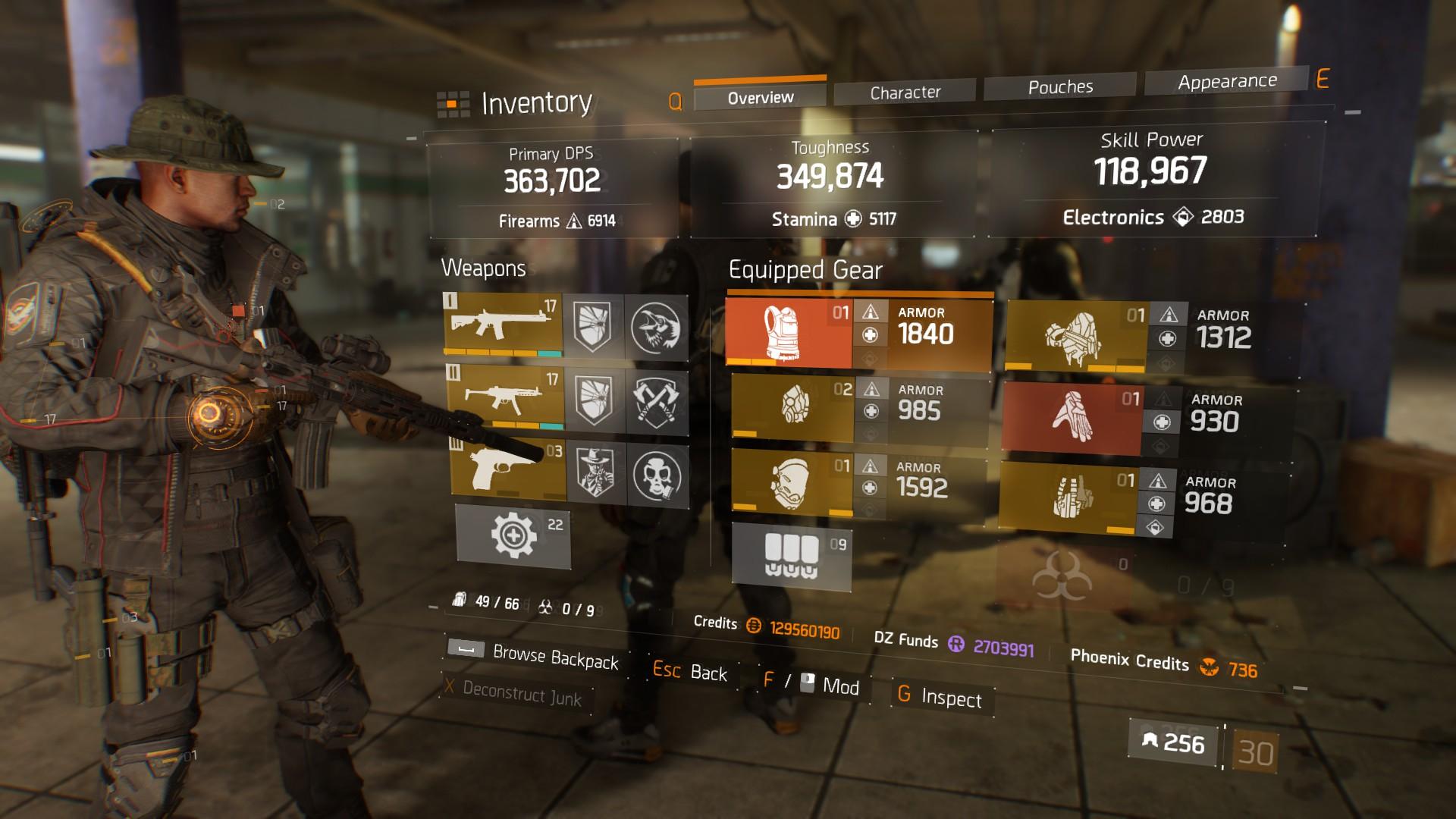Select the mask gear slot, armor 985
The width and height of the screenshot is (1456, 819).
point(792,406)
